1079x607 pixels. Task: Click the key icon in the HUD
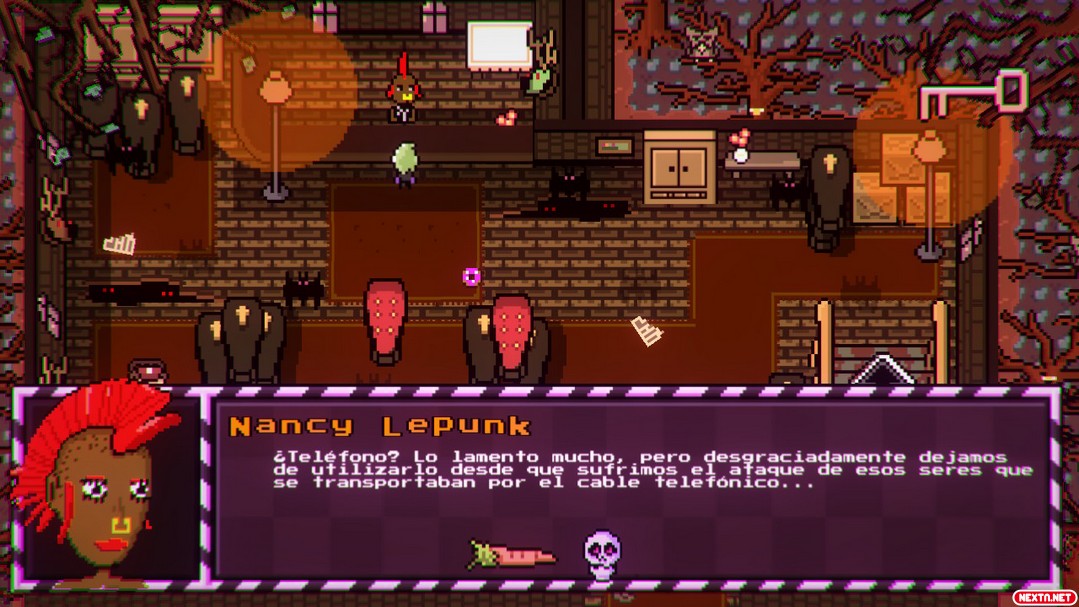tap(973, 97)
